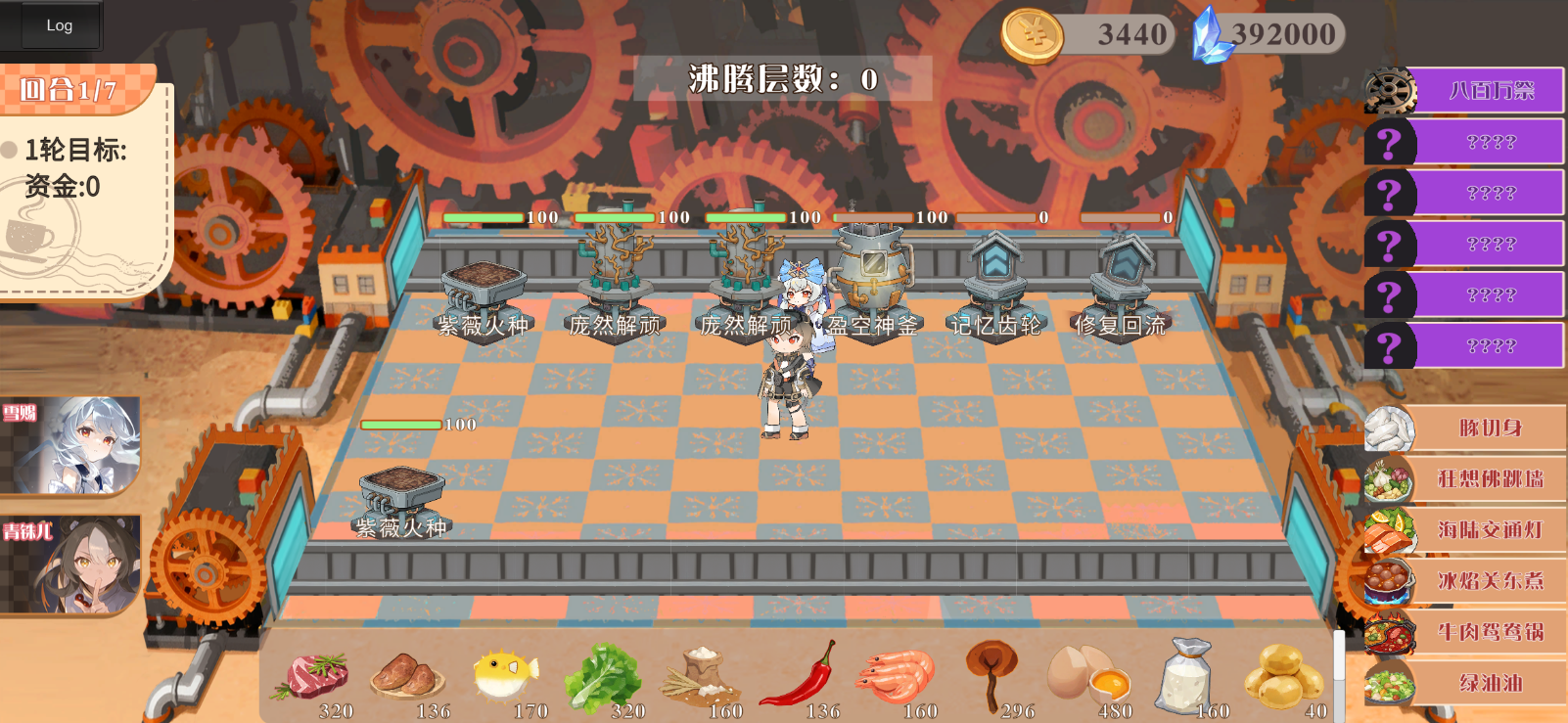Click the gear icon beside 八百万祭
Viewport: 1568px width, 723px height.
click(x=1391, y=90)
